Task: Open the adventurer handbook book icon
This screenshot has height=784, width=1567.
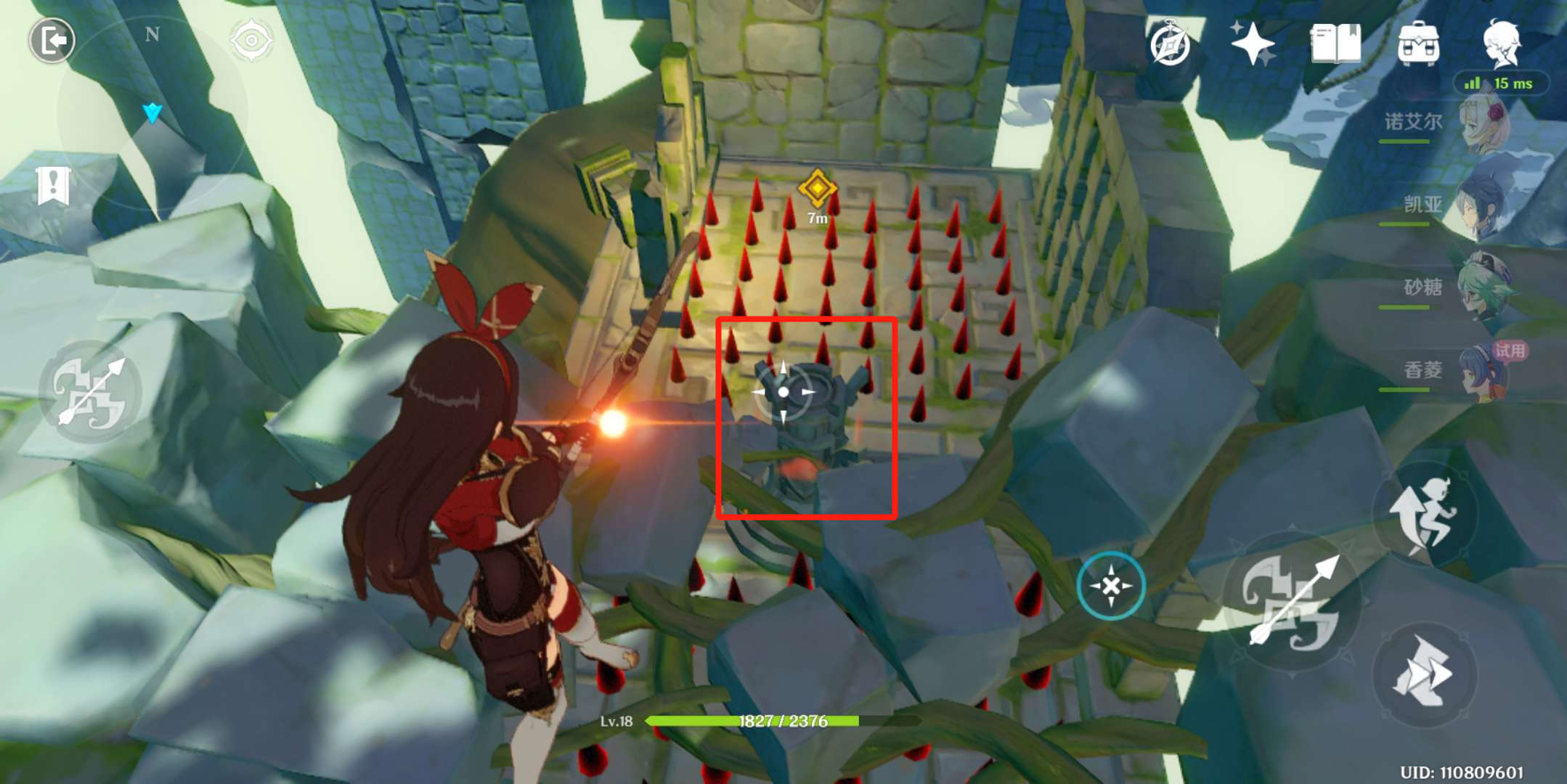Action: (1335, 44)
